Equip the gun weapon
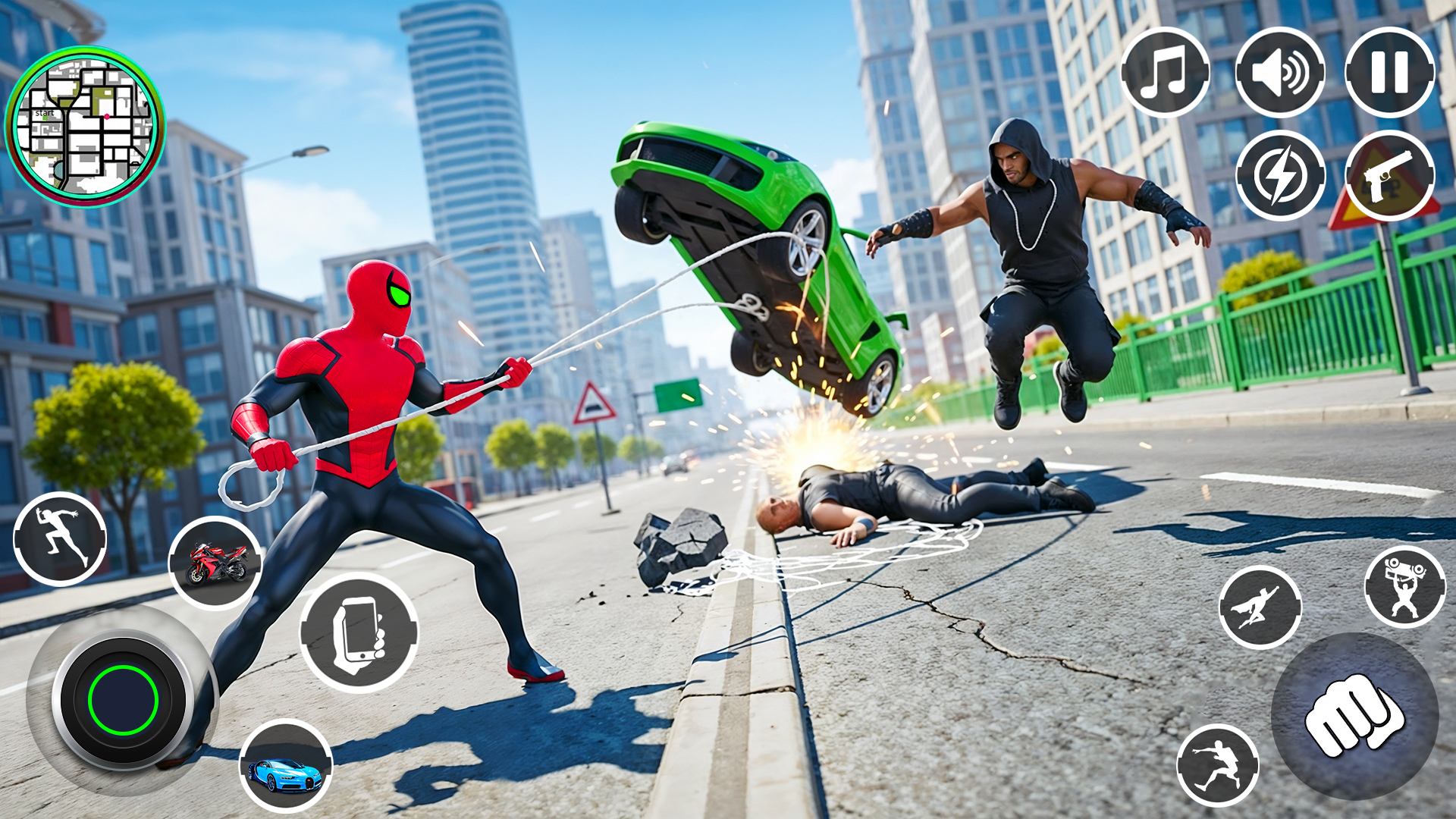The height and width of the screenshot is (819, 1456). pyautogui.click(x=1389, y=176)
